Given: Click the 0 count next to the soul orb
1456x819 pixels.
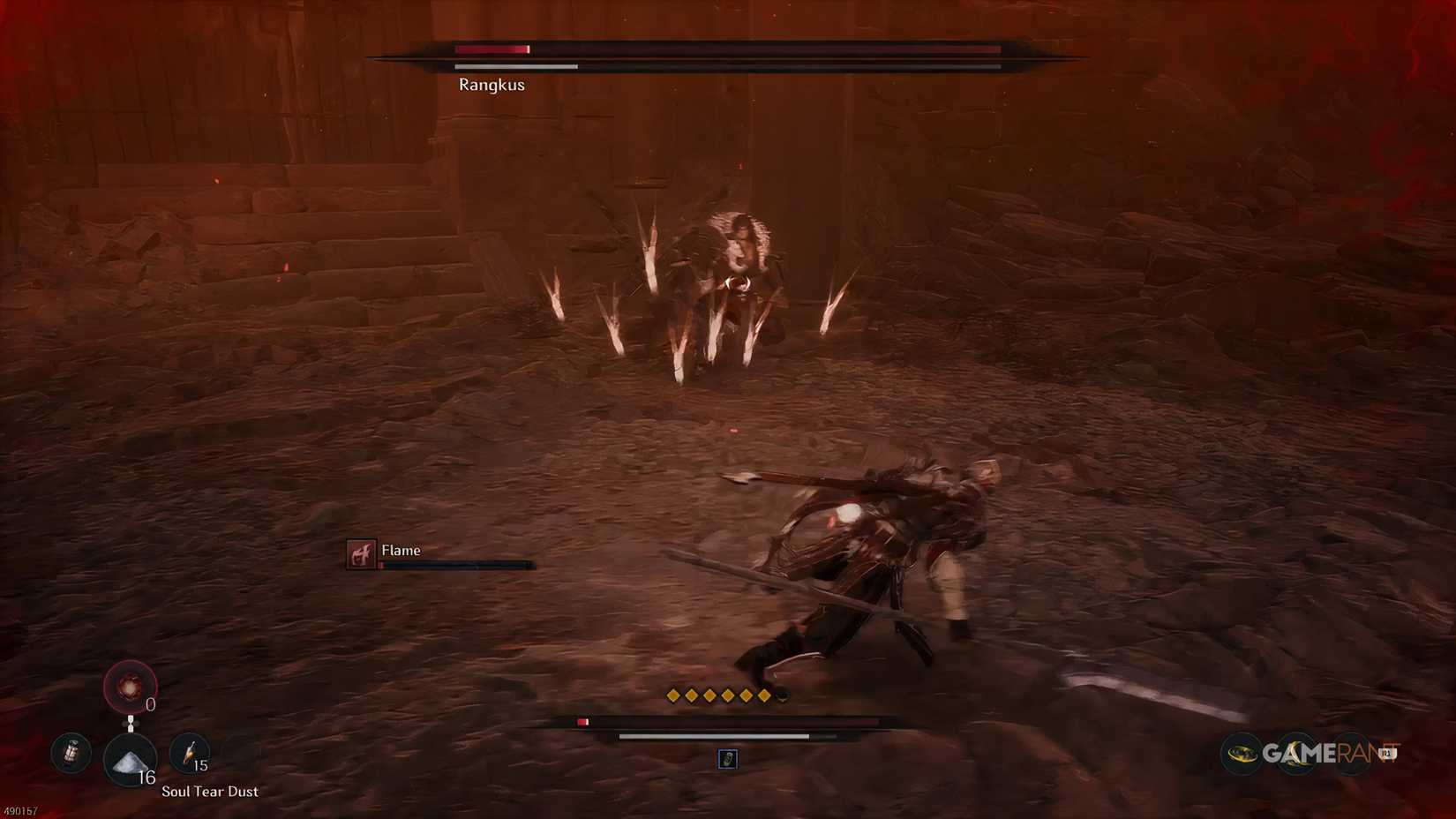Looking at the screenshot, I should pos(149,704).
